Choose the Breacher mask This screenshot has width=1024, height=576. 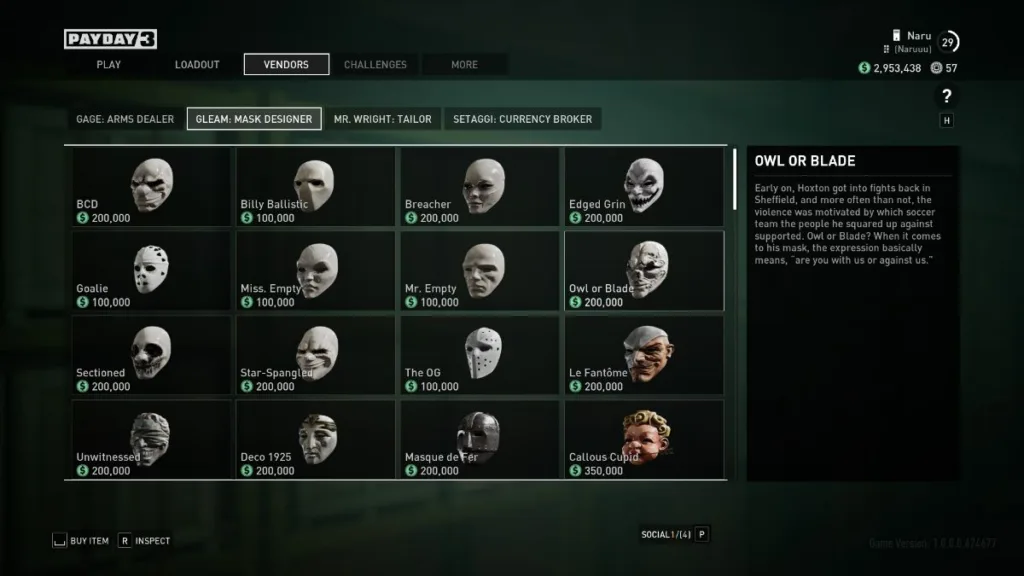(479, 187)
